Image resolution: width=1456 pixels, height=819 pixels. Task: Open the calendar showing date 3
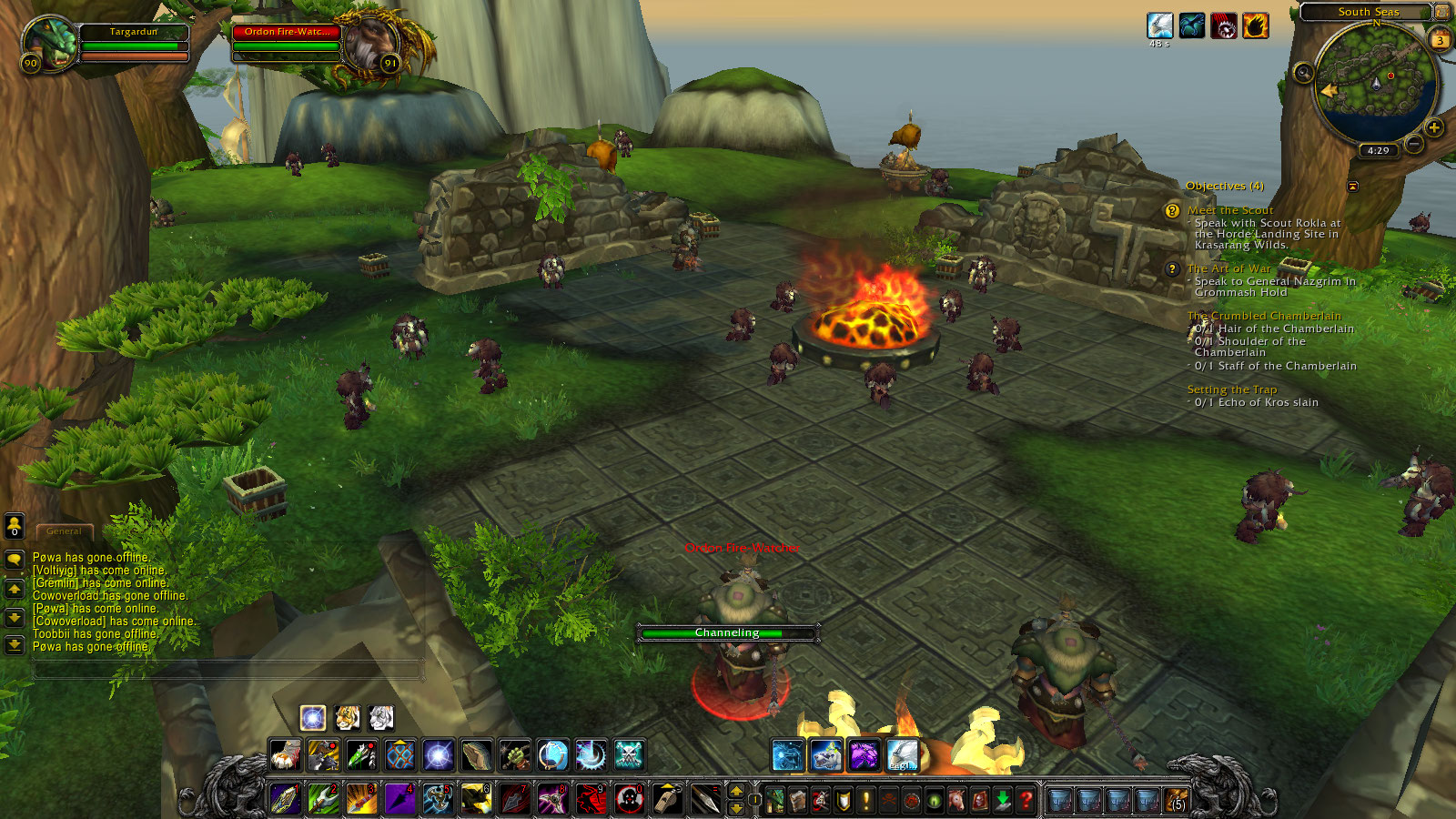(x=1440, y=39)
